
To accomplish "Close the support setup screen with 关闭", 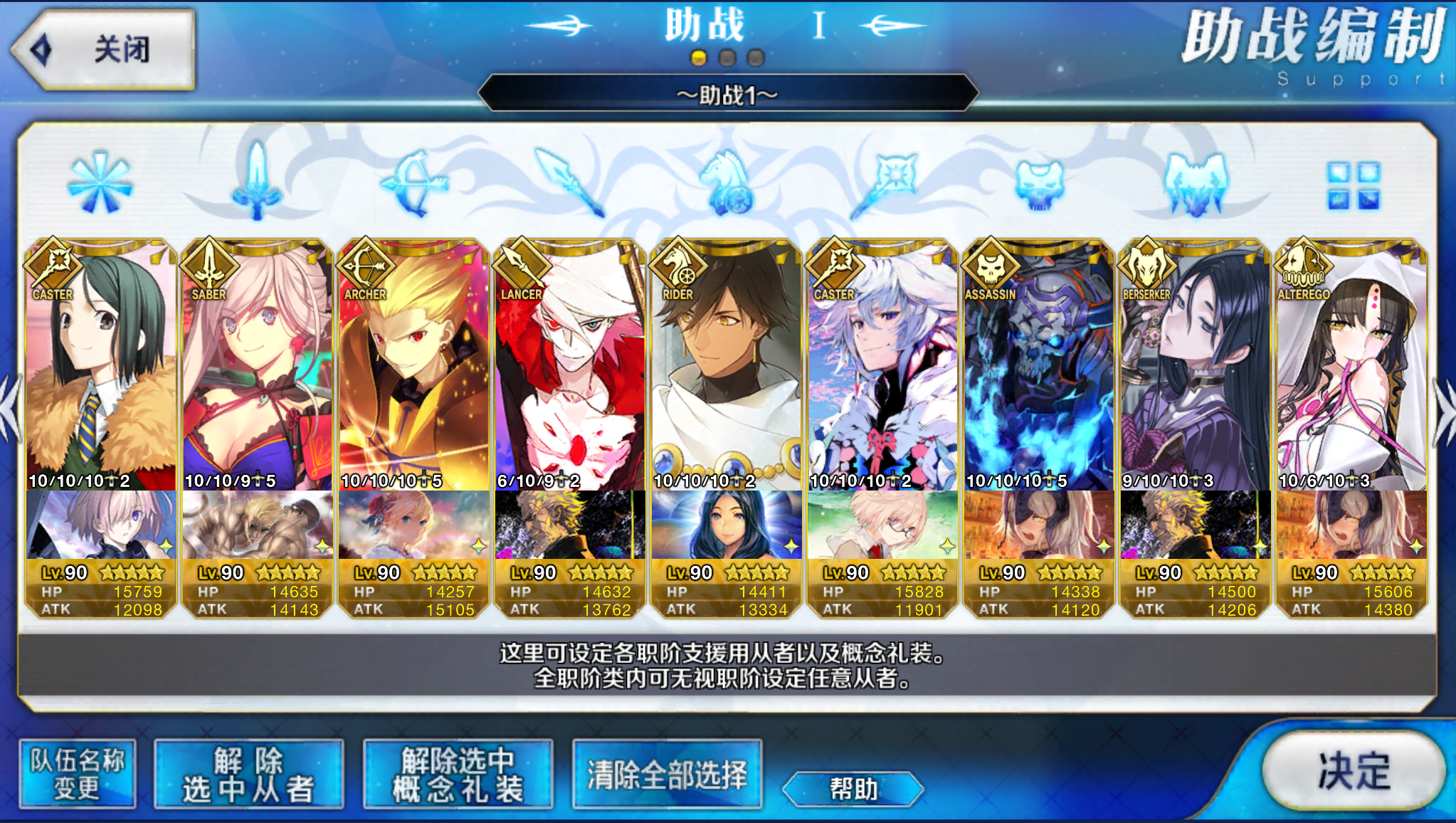I will pos(103,50).
